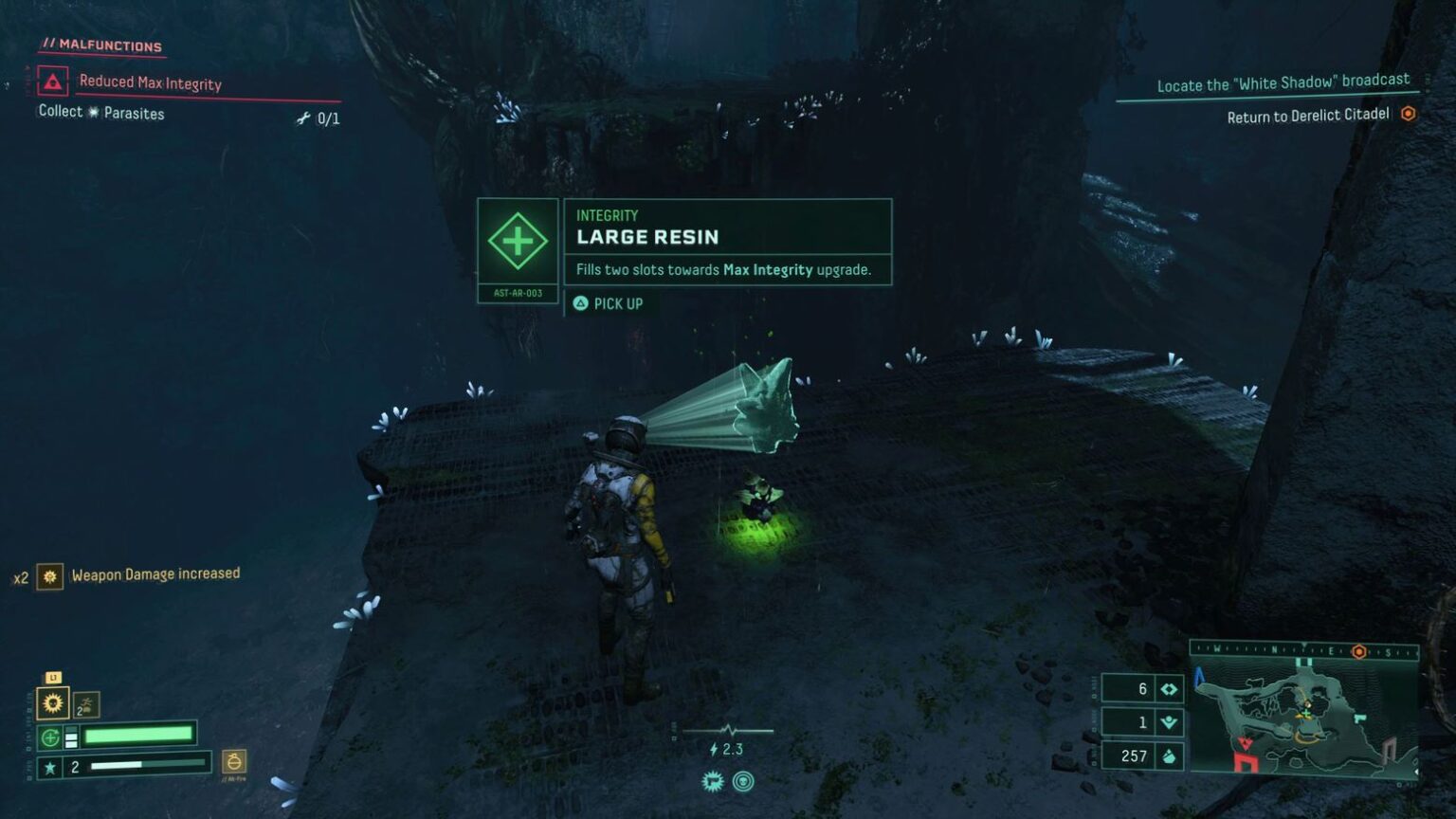Expand the LT weapon trait indicator
Screen dimensions: 1456x819
tap(52, 677)
